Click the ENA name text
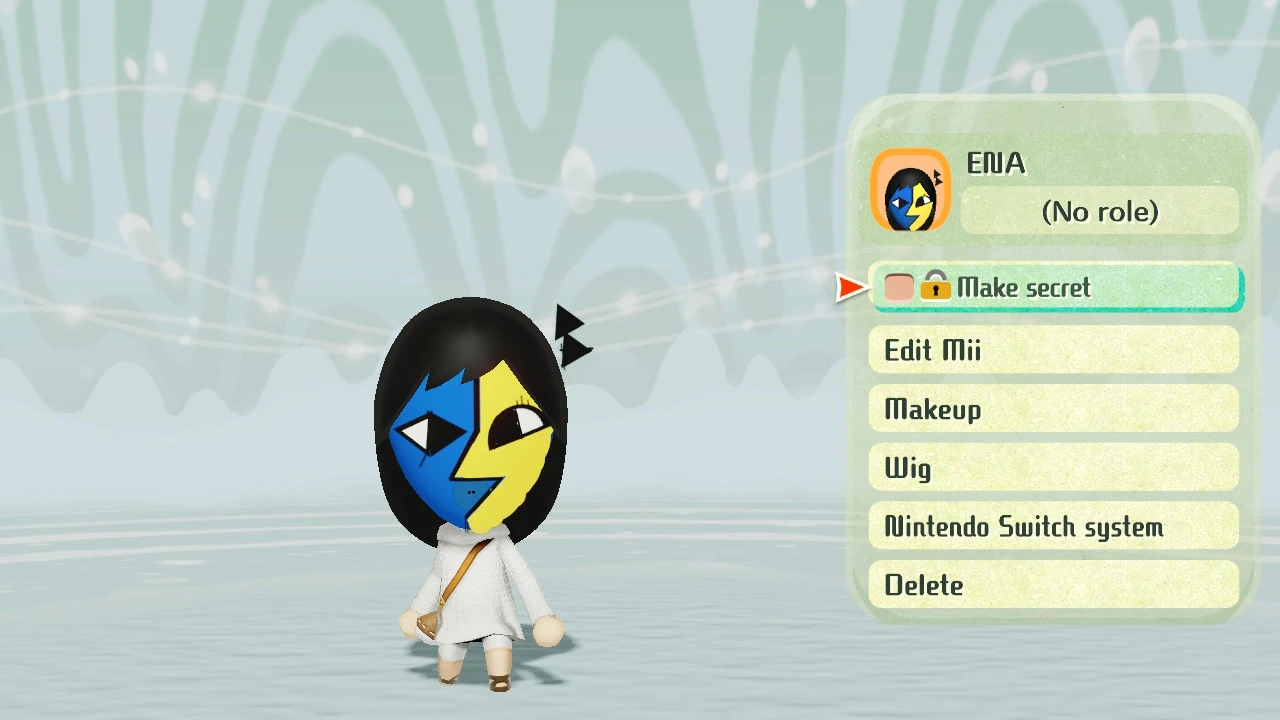 pos(996,164)
